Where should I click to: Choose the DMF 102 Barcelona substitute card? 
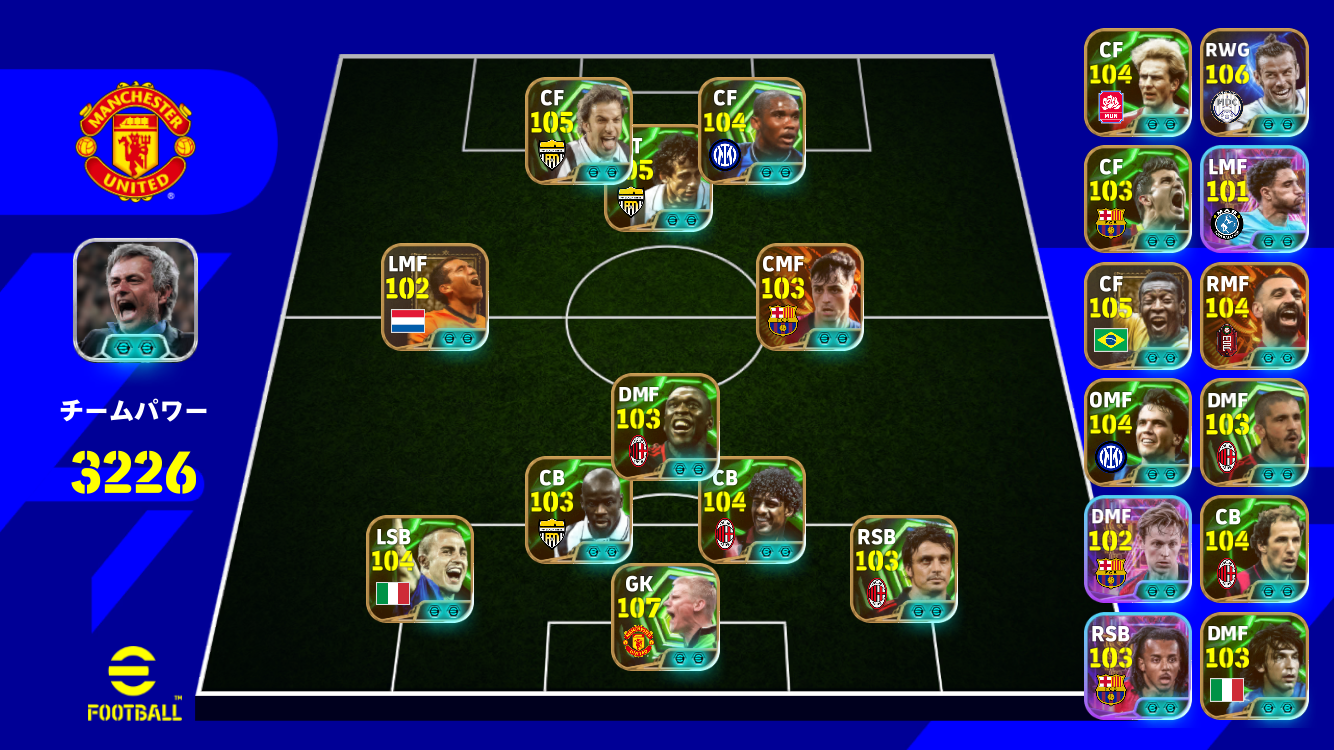pos(1138,549)
